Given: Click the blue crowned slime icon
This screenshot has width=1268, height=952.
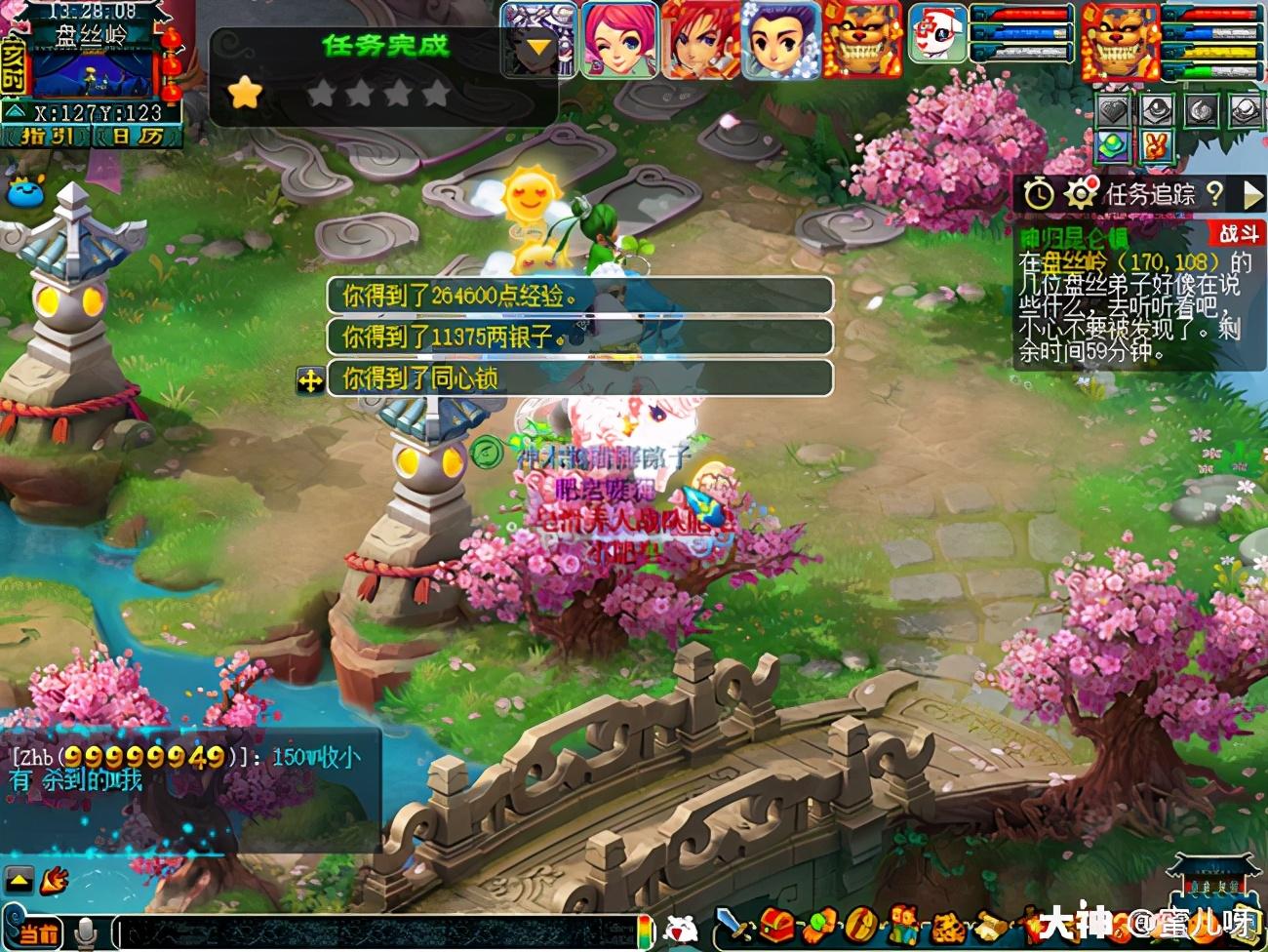Looking at the screenshot, I should (x=26, y=192).
